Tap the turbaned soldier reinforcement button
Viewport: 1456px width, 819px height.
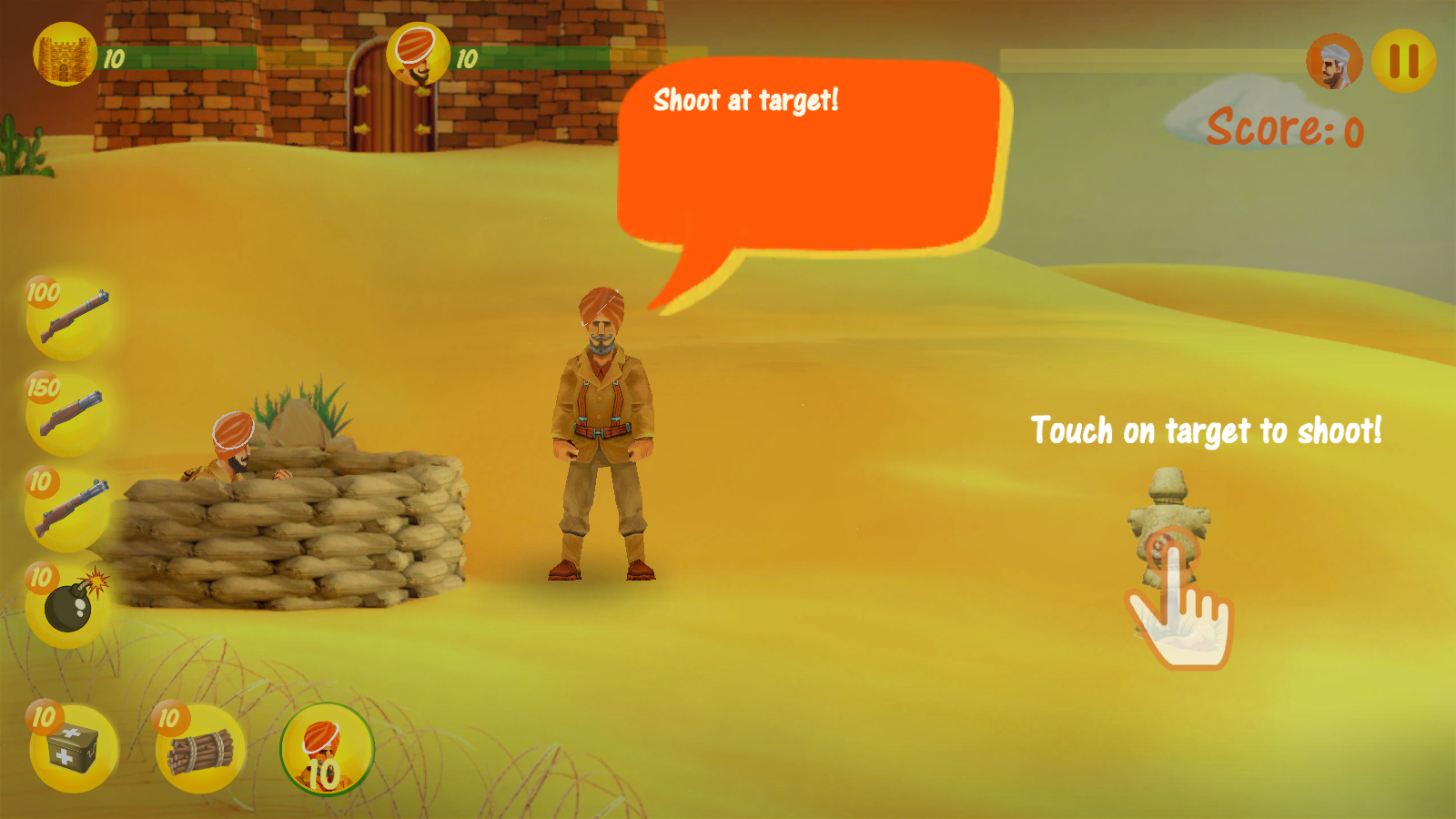click(x=327, y=750)
